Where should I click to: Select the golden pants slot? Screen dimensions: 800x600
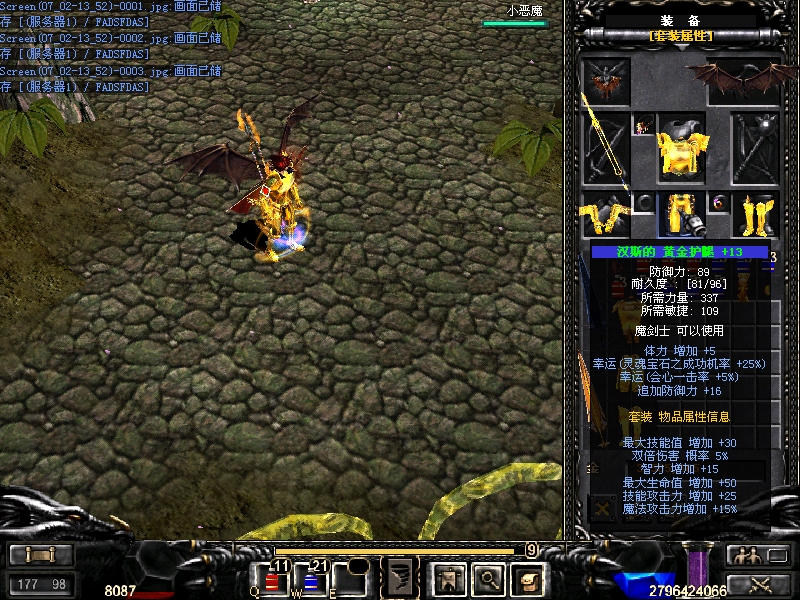(x=681, y=214)
